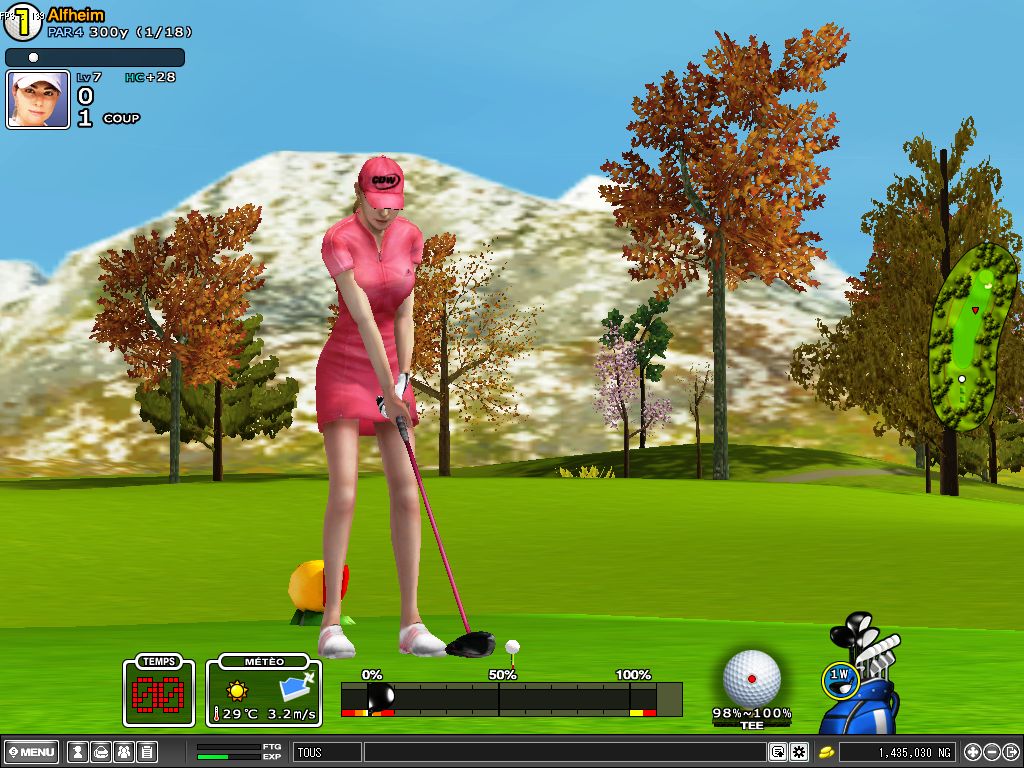The height and width of the screenshot is (768, 1024).
Task: Click the single player profile icon
Action: tap(77, 752)
